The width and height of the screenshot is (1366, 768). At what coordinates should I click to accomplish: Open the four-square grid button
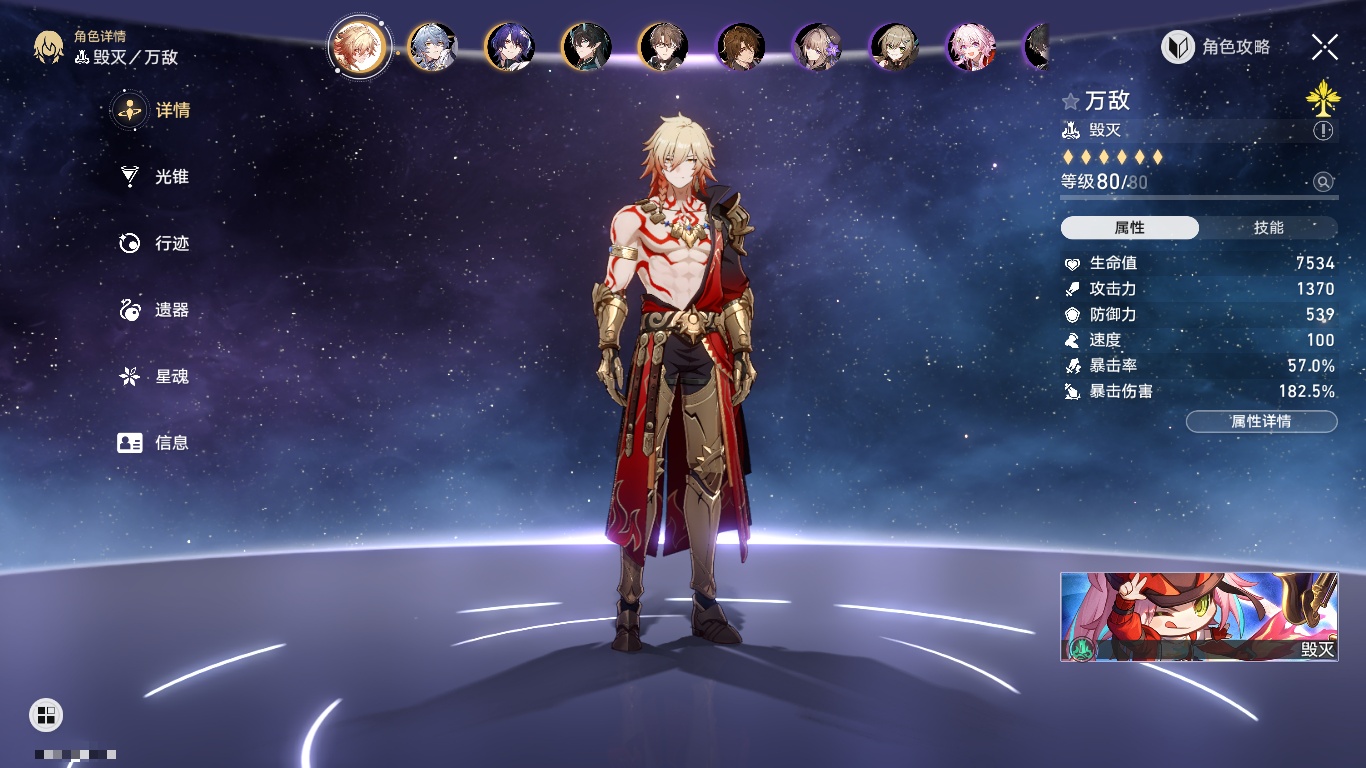pyautogui.click(x=46, y=714)
